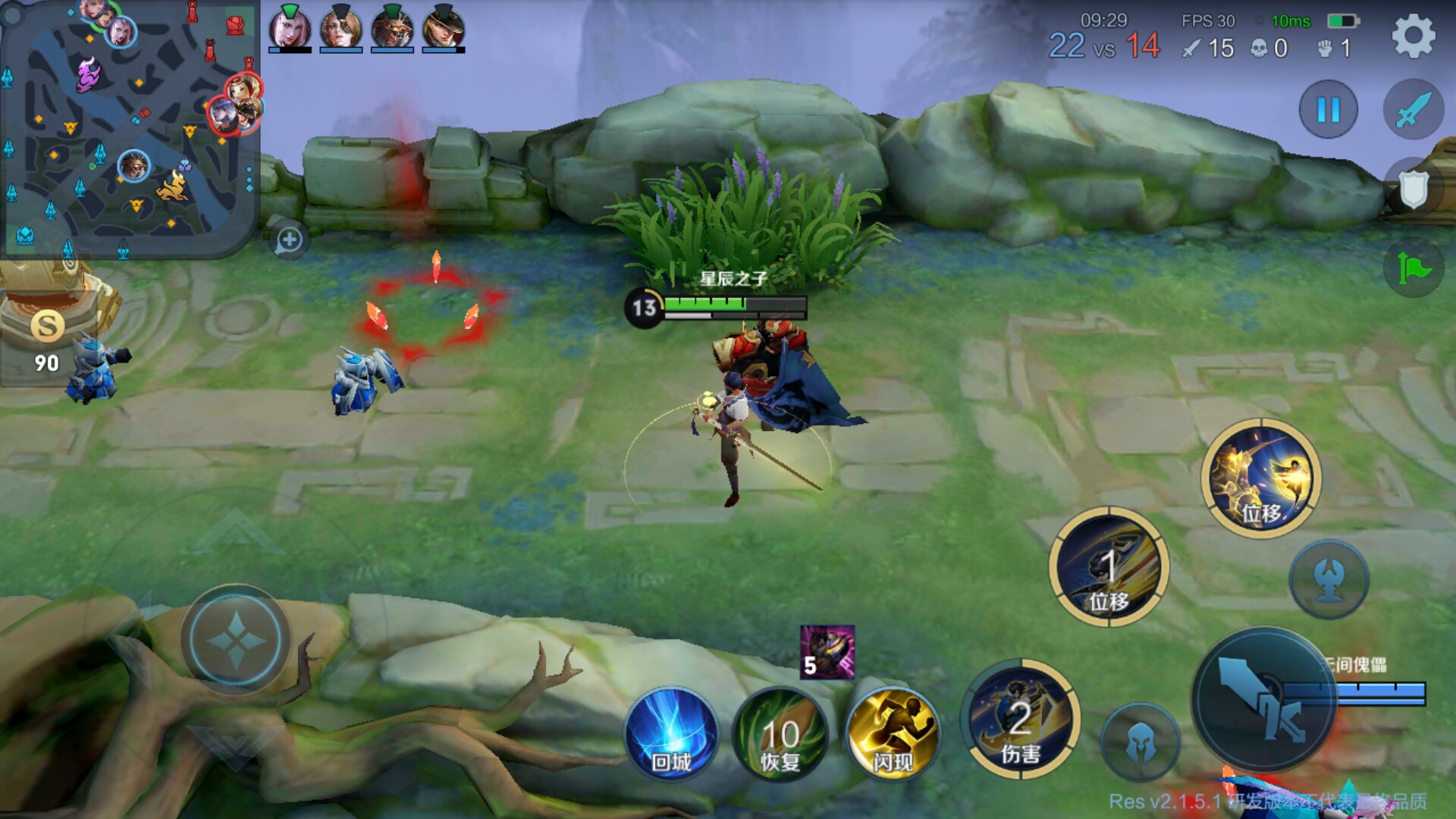Cast the Flash spell 闪现
This screenshot has height=819, width=1456.
point(892,734)
